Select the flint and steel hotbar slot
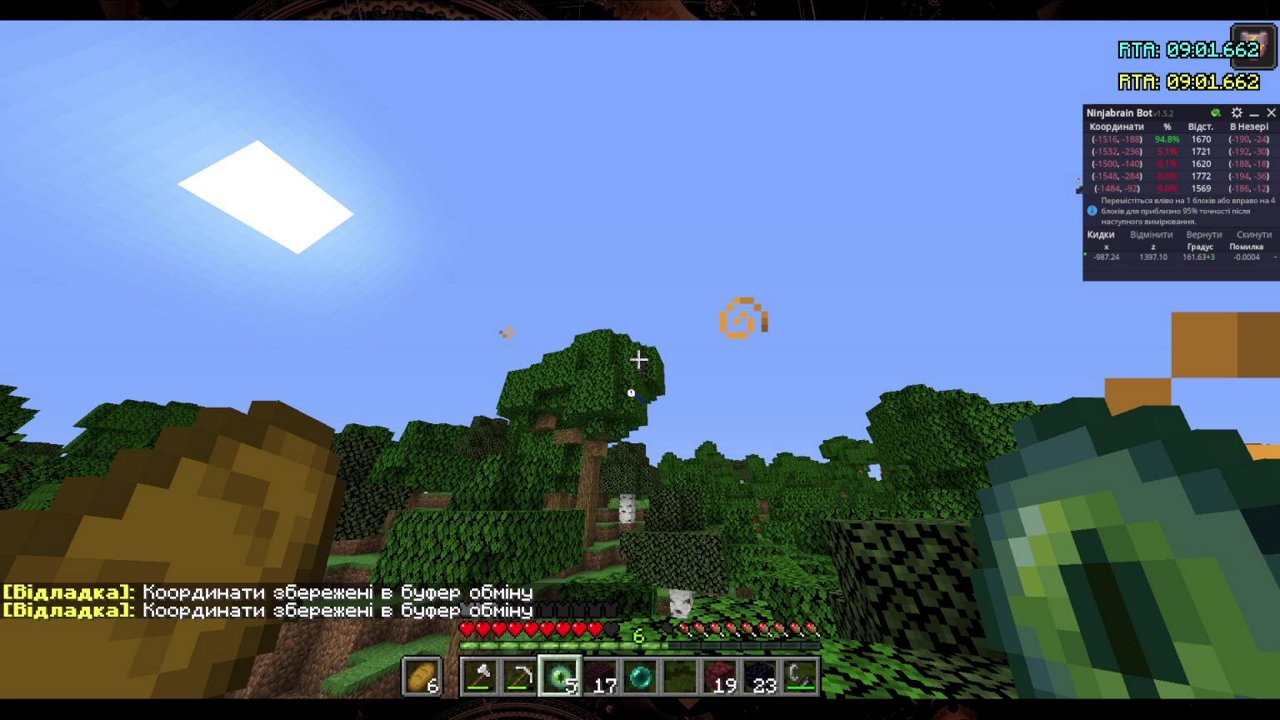Viewport: 1280px width, 720px height. point(799,674)
